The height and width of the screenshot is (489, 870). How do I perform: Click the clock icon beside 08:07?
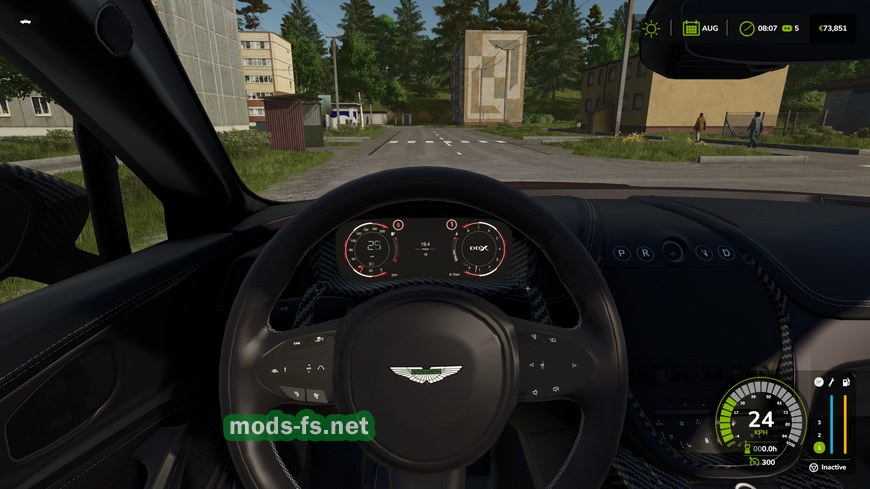[x=746, y=28]
